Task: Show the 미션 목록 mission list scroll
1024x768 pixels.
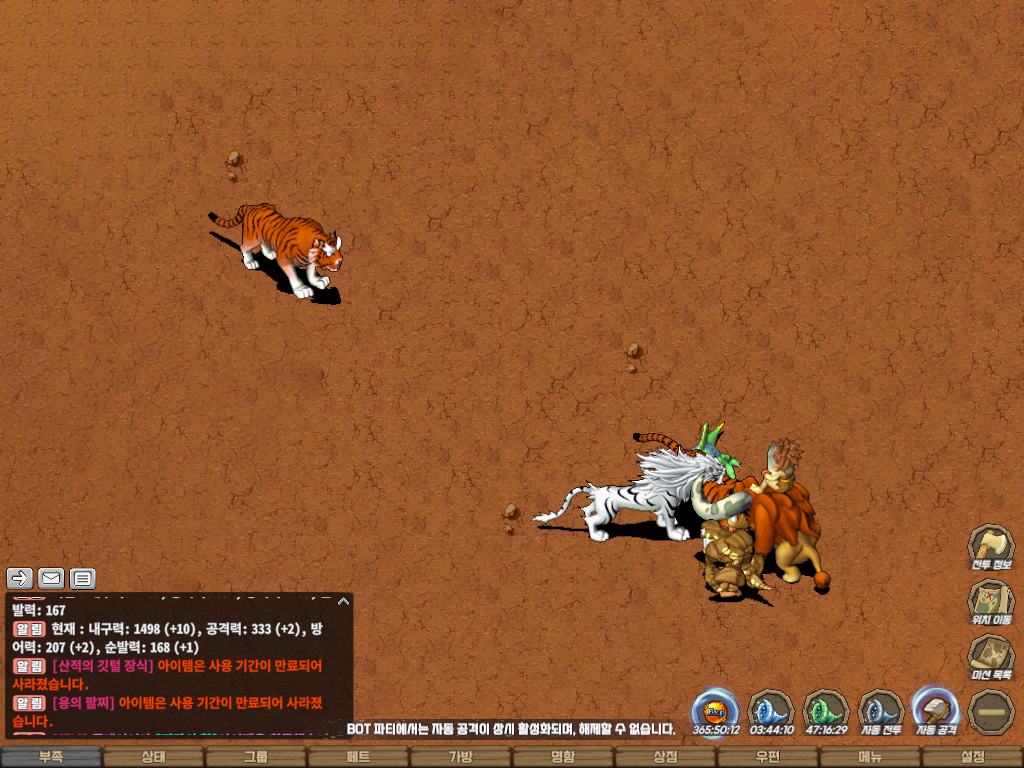Action: pos(990,657)
